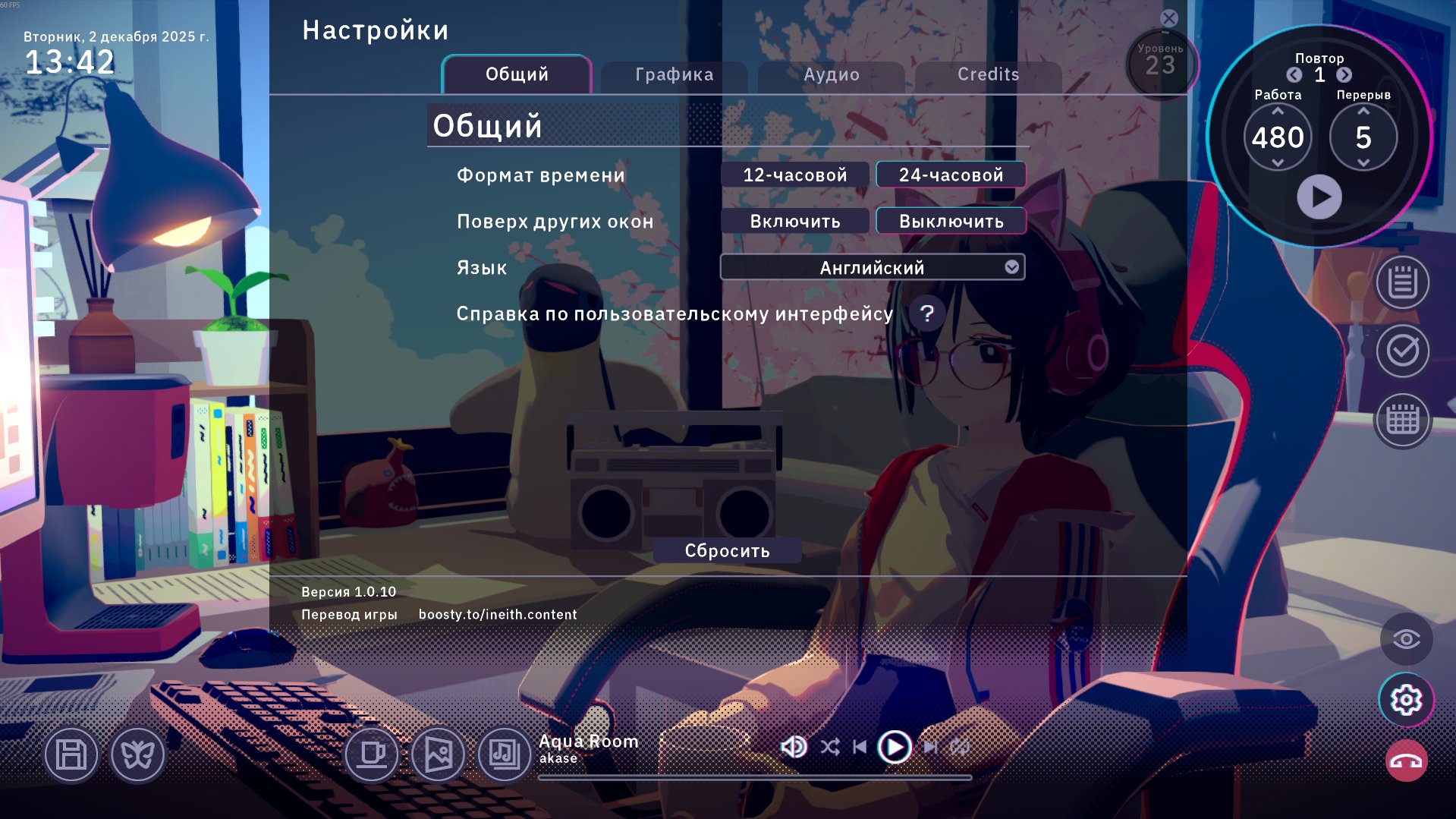Image resolution: width=1456 pixels, height=819 pixels.
Task: Open the Credits tab
Action: (988, 74)
